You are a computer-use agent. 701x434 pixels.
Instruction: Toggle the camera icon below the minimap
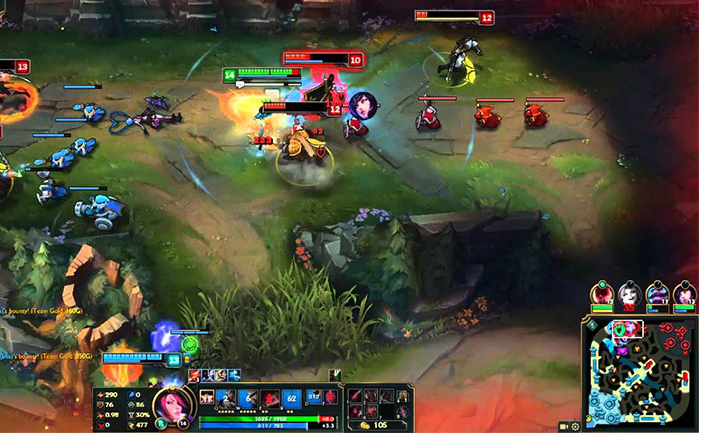click(564, 427)
